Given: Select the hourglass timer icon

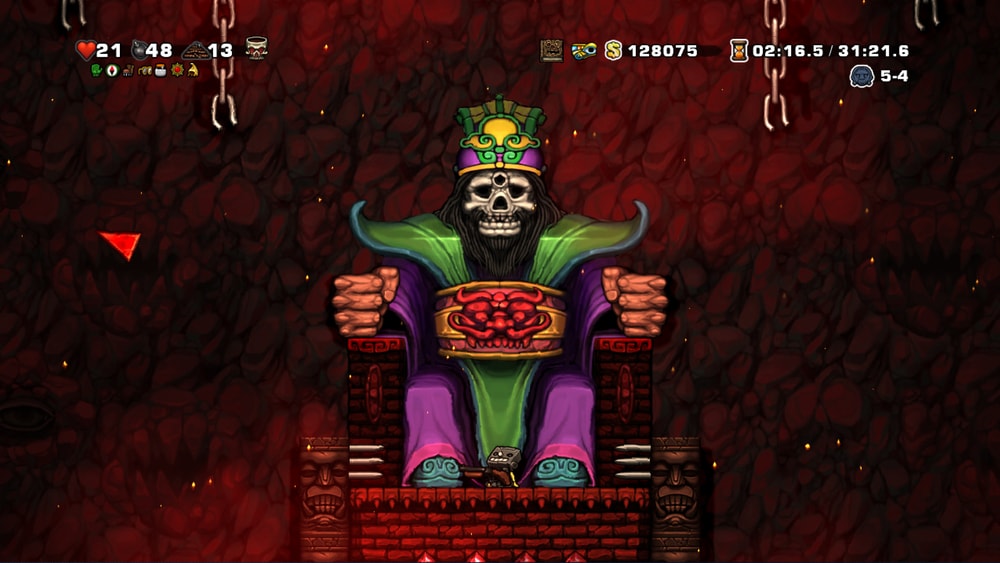Looking at the screenshot, I should pyautogui.click(x=739, y=50).
